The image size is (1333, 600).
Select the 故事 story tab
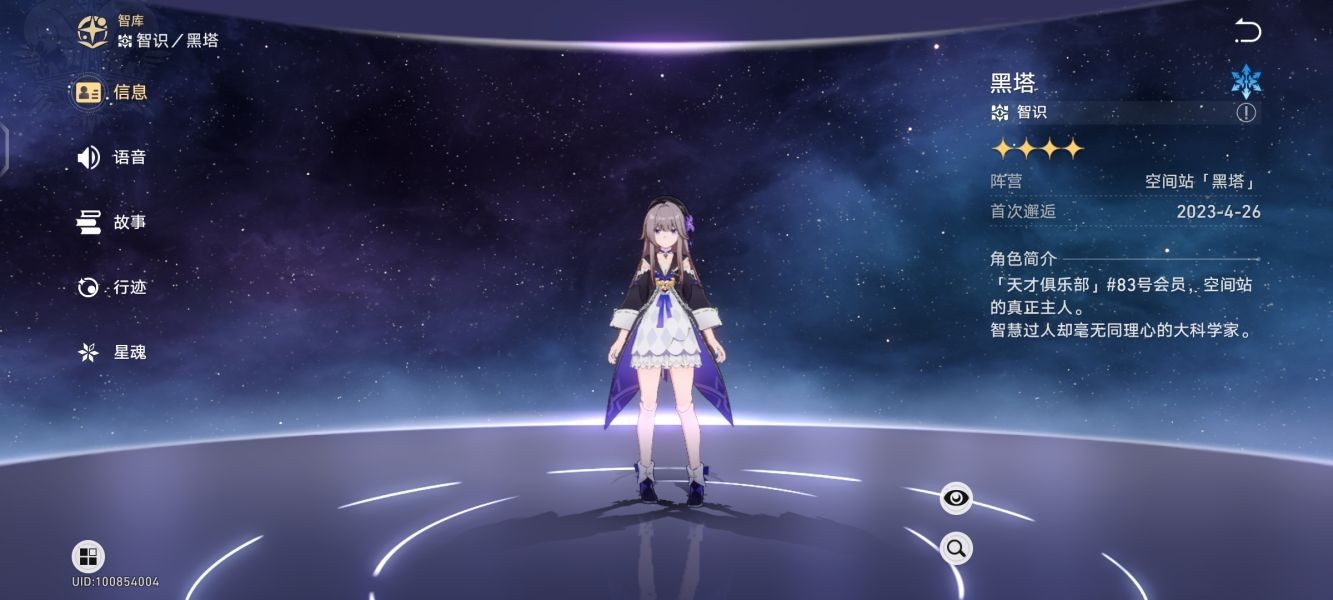pos(112,222)
